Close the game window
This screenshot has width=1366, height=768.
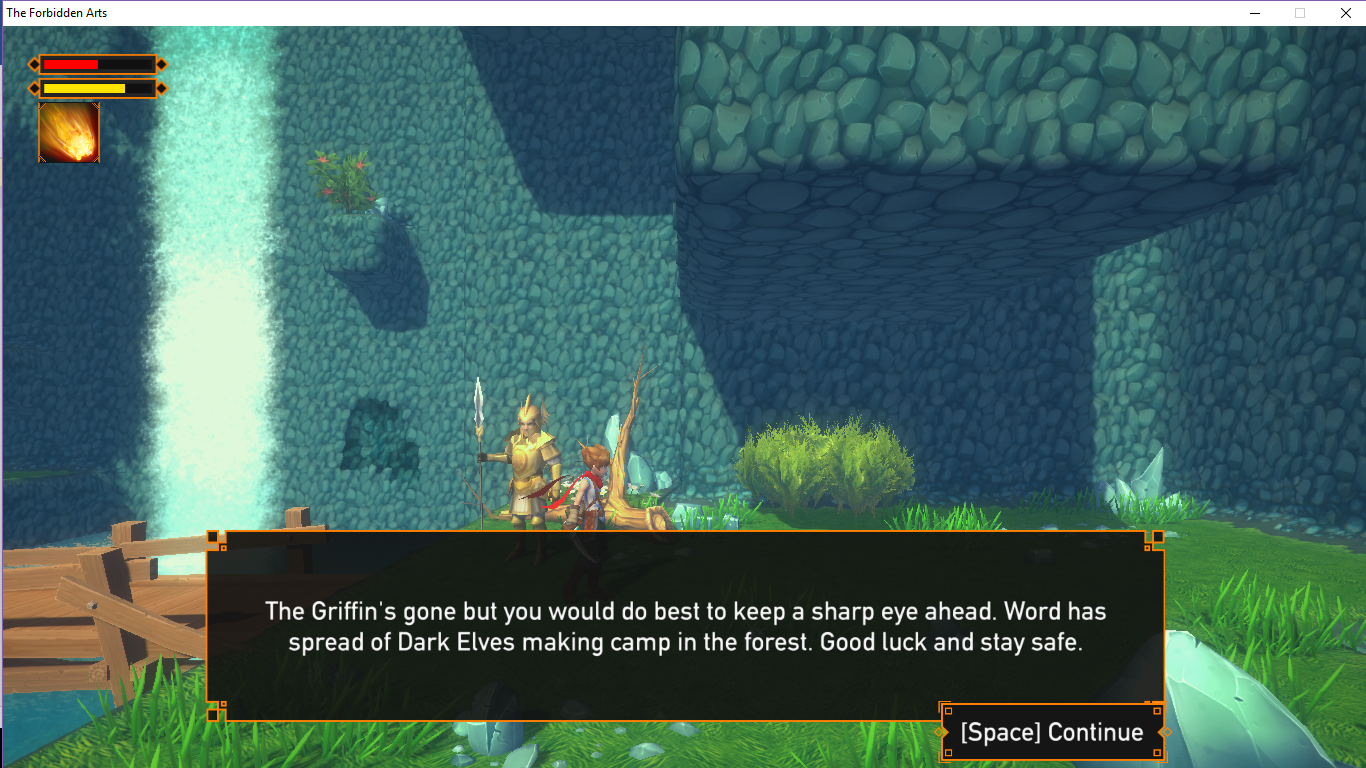[x=1344, y=13]
